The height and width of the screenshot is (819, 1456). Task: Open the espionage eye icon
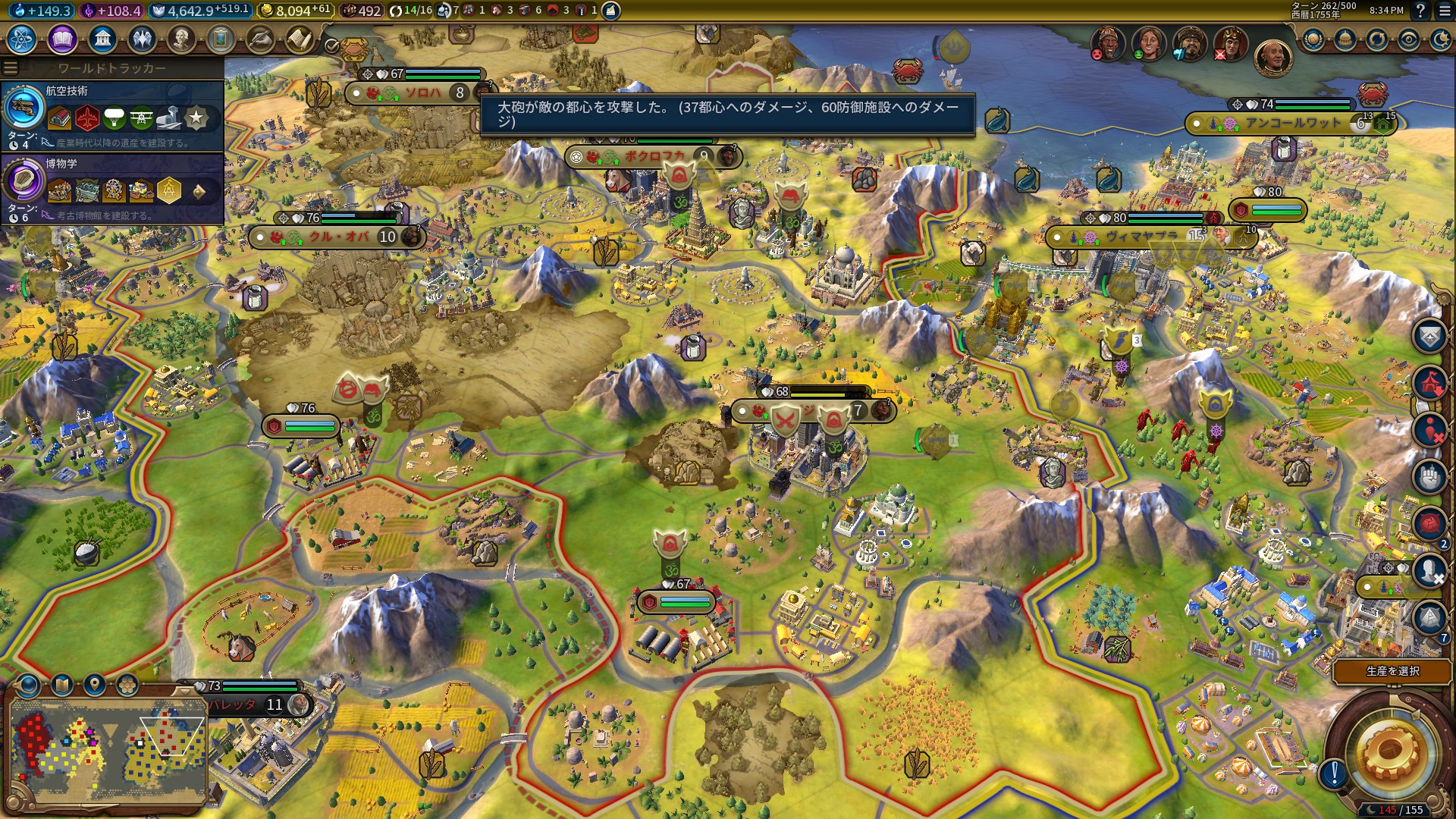pos(1408,39)
